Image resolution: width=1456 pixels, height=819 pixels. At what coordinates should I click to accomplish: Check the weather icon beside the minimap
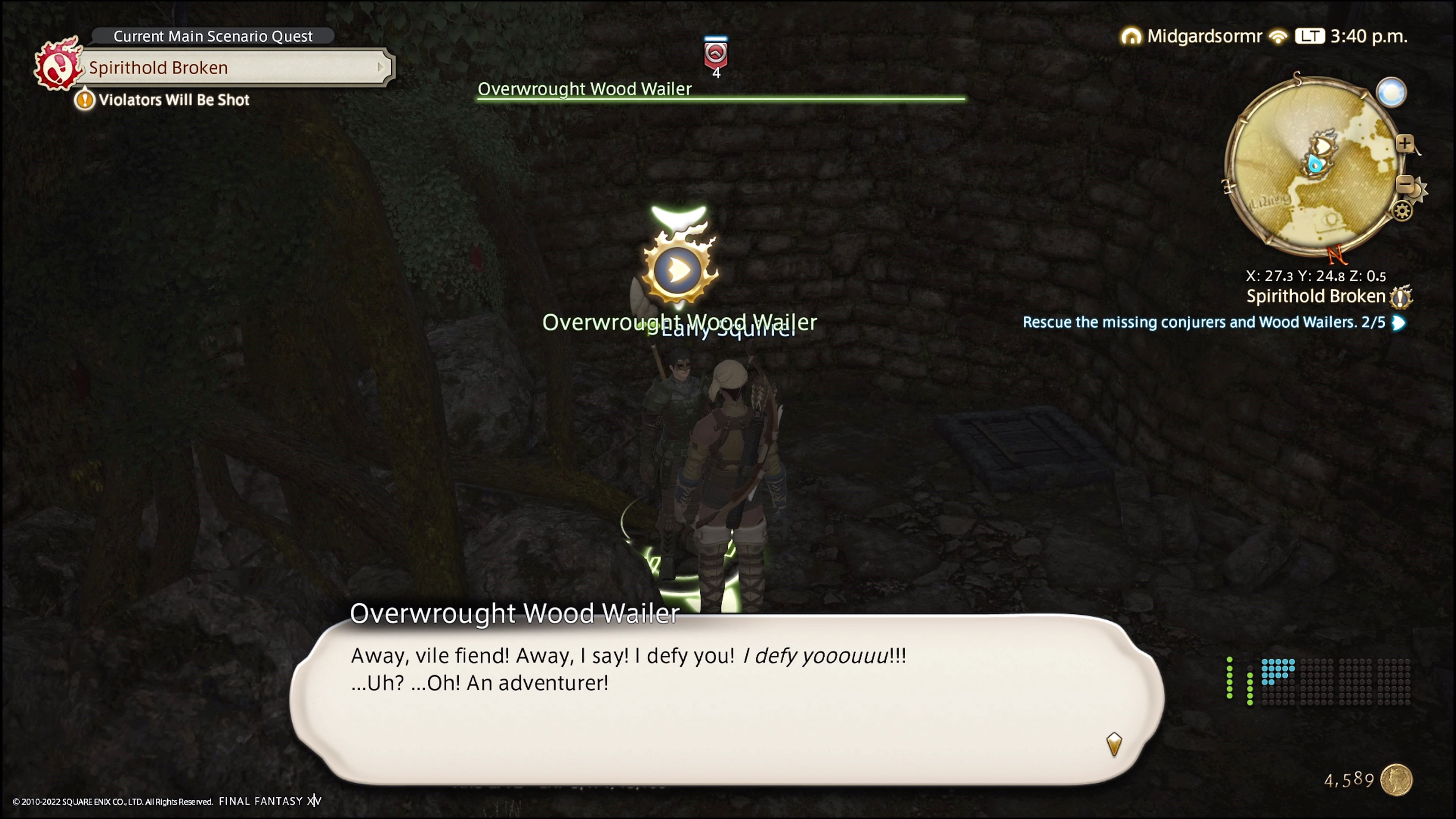(1391, 92)
